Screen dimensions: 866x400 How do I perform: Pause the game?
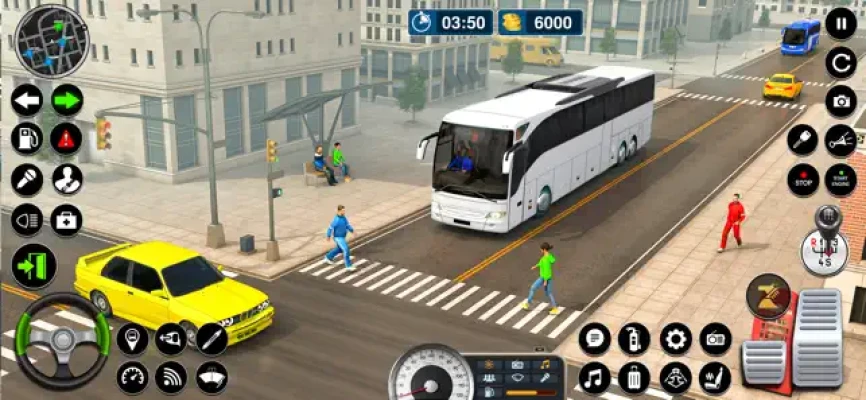tap(840, 24)
